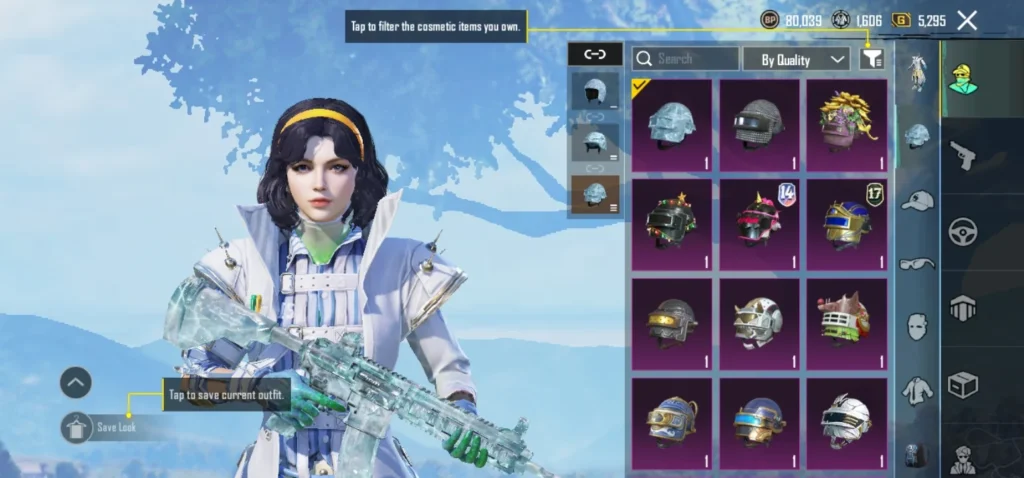Toggle the link button above helmet presets
Viewport: 1024px width, 478px height.
[594, 55]
